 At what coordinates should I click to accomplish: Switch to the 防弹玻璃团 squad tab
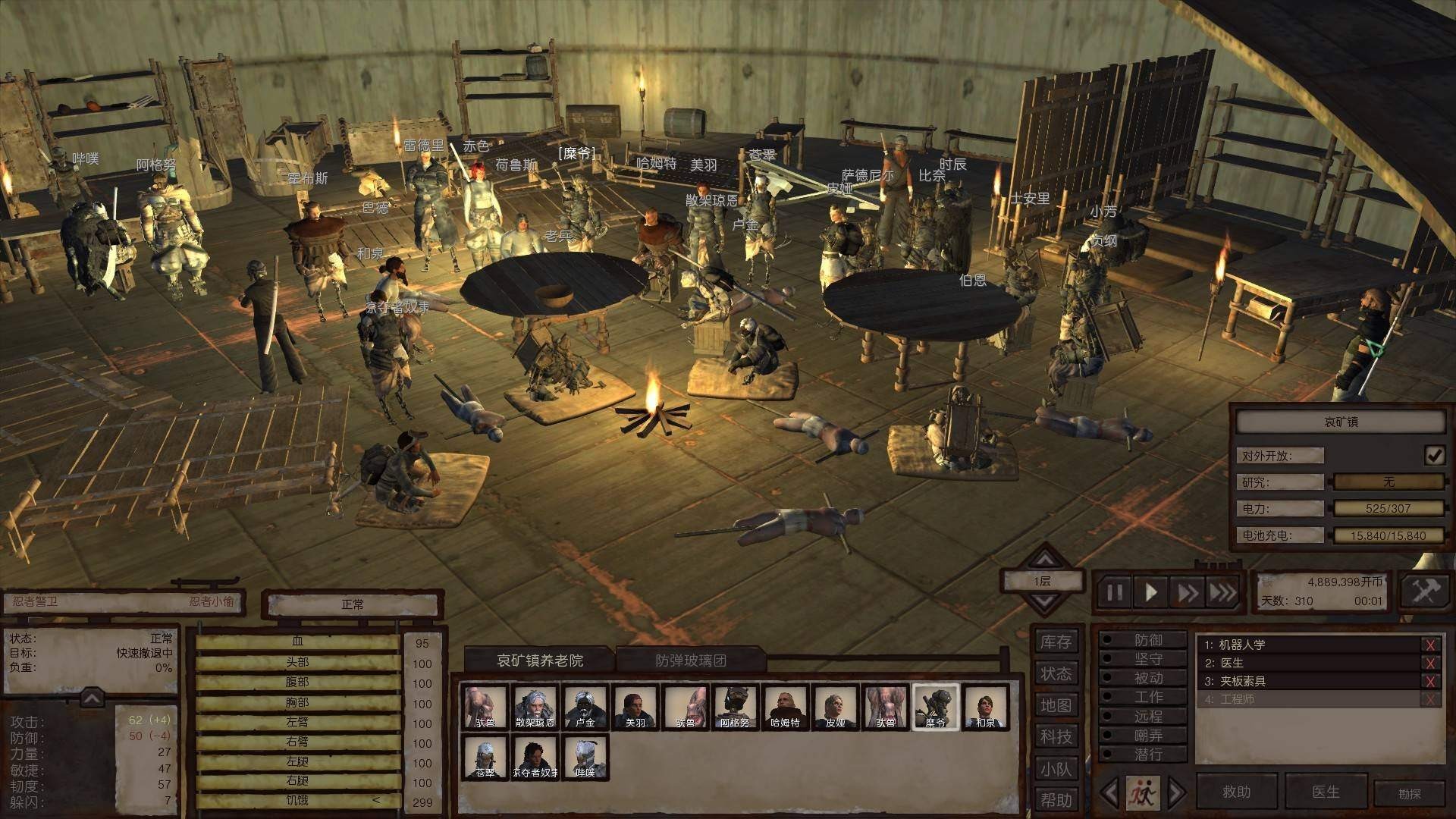pos(690,661)
